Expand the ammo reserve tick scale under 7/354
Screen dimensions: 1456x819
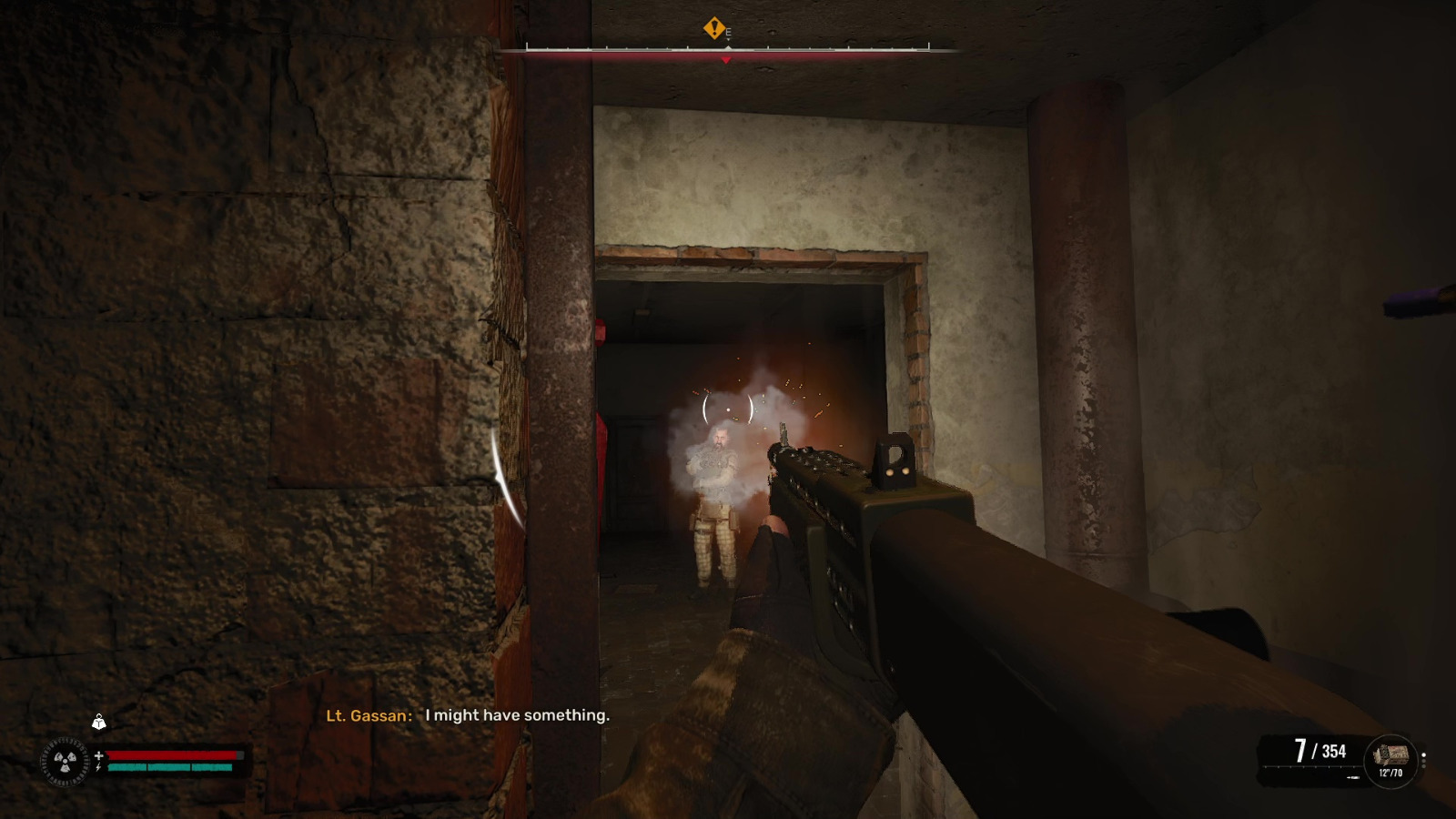point(1309,766)
